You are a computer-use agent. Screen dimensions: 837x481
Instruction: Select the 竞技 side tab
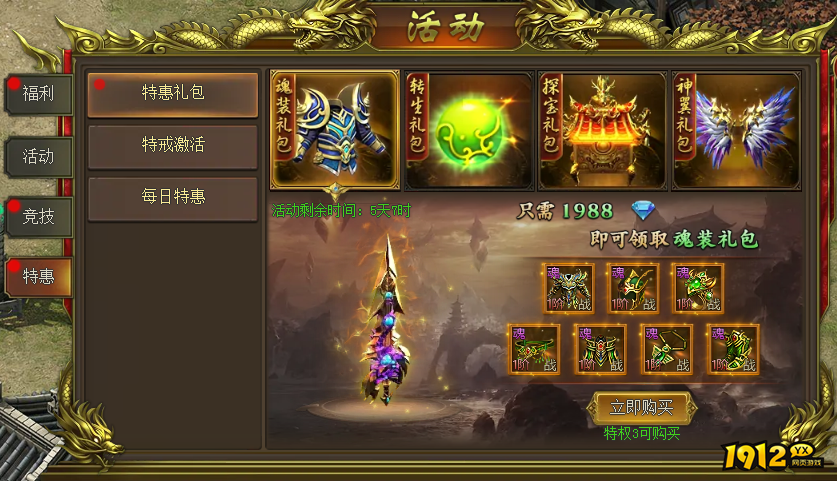[x=39, y=216]
